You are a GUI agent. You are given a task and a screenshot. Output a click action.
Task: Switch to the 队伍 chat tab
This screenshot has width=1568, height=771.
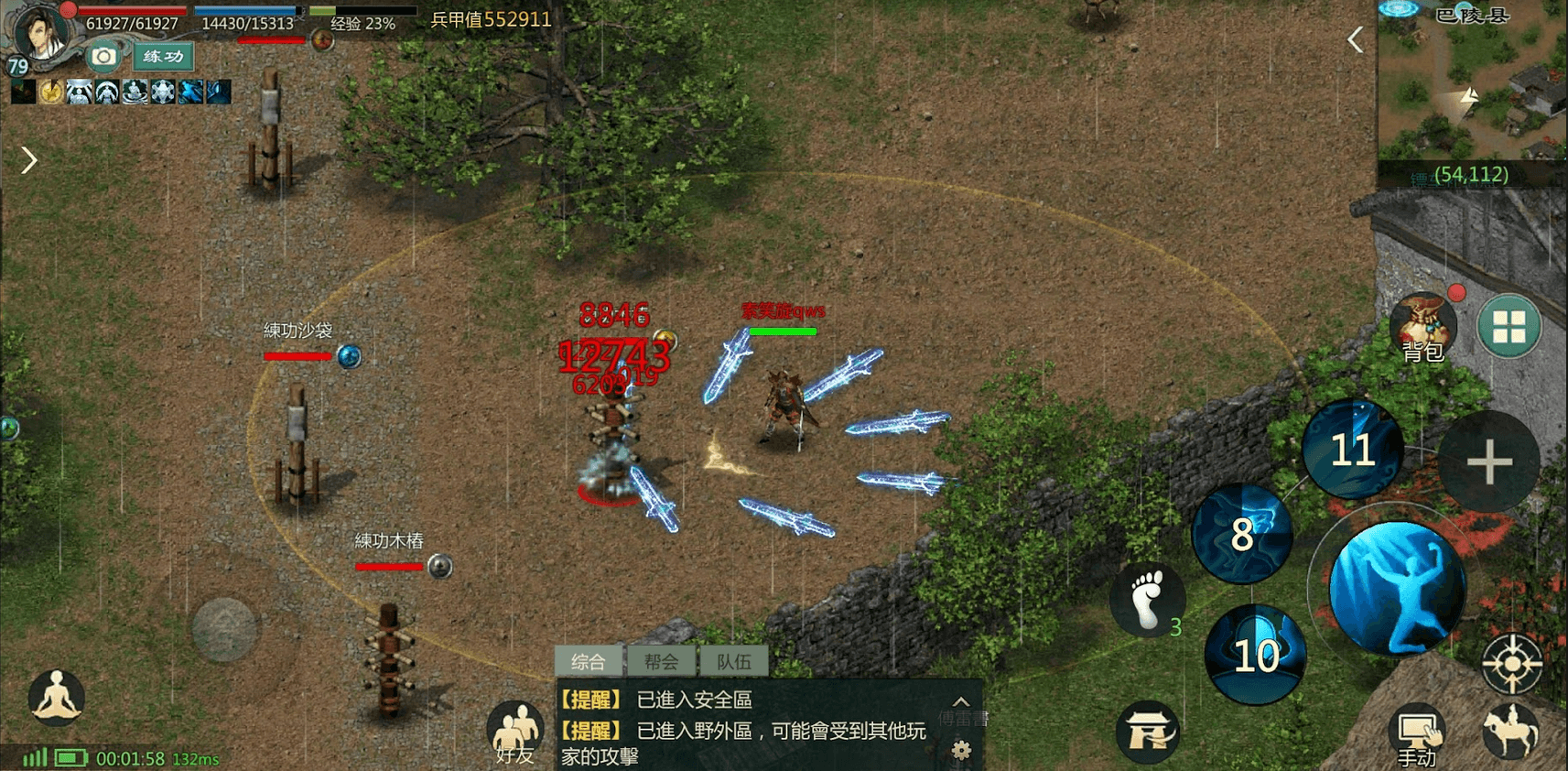[x=733, y=661]
